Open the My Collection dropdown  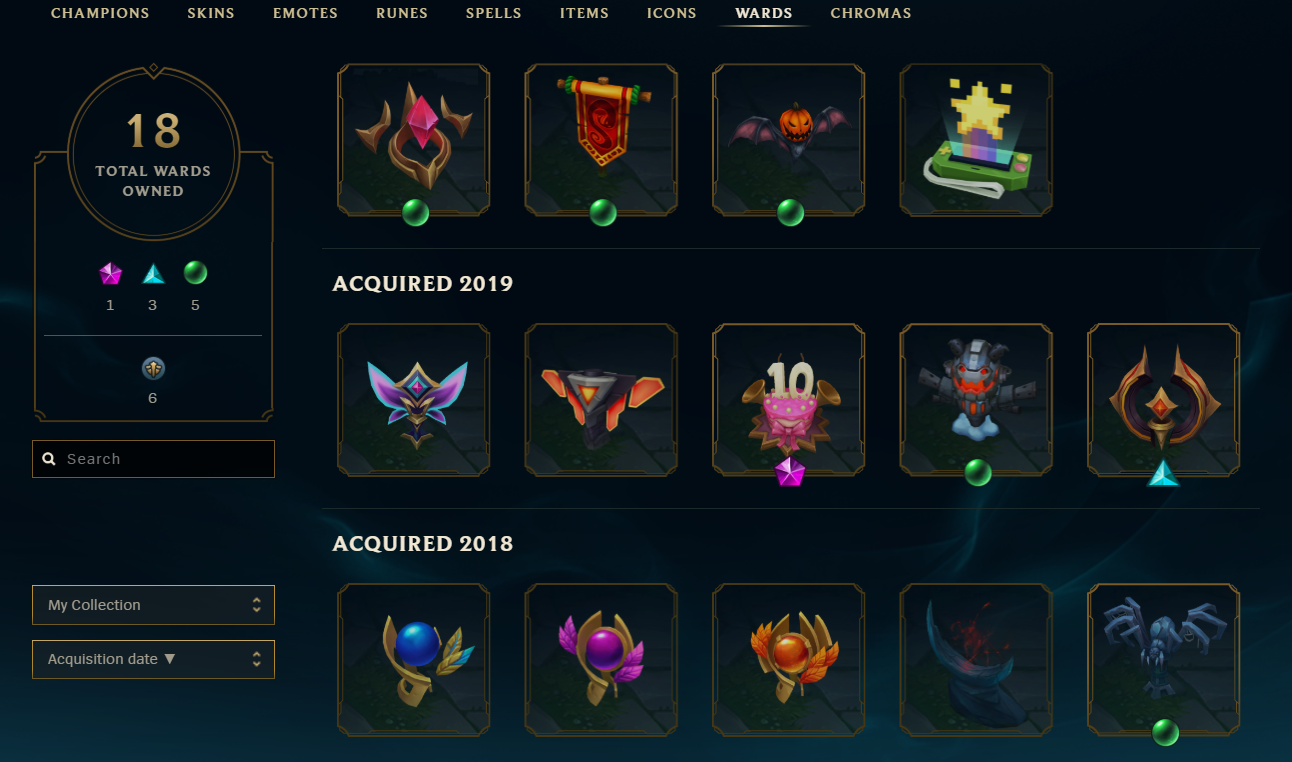(152, 605)
